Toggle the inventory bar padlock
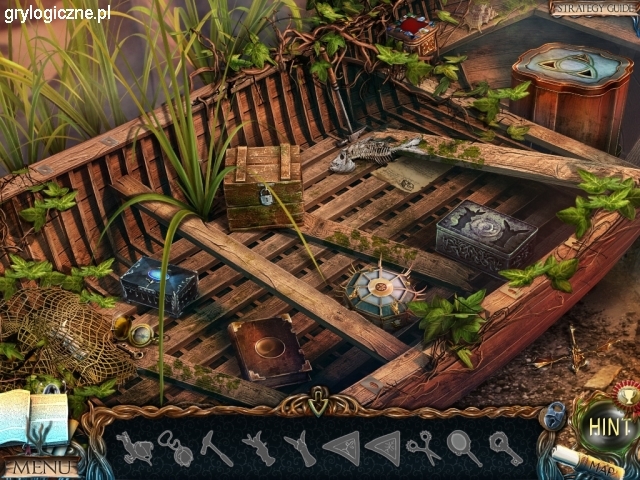640x480 pixels. pos(552,414)
